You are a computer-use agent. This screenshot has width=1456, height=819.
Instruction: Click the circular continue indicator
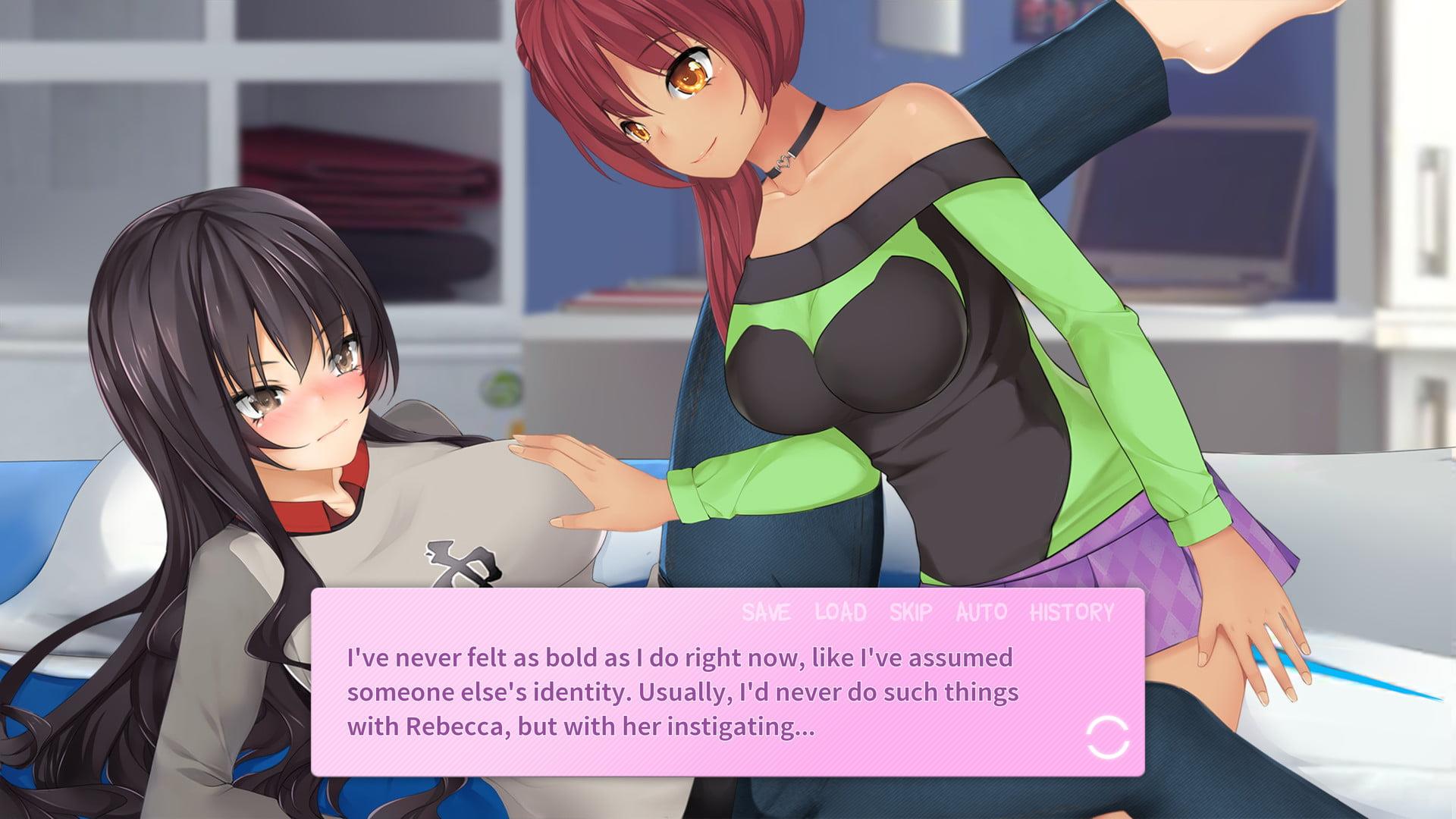pos(1108,737)
